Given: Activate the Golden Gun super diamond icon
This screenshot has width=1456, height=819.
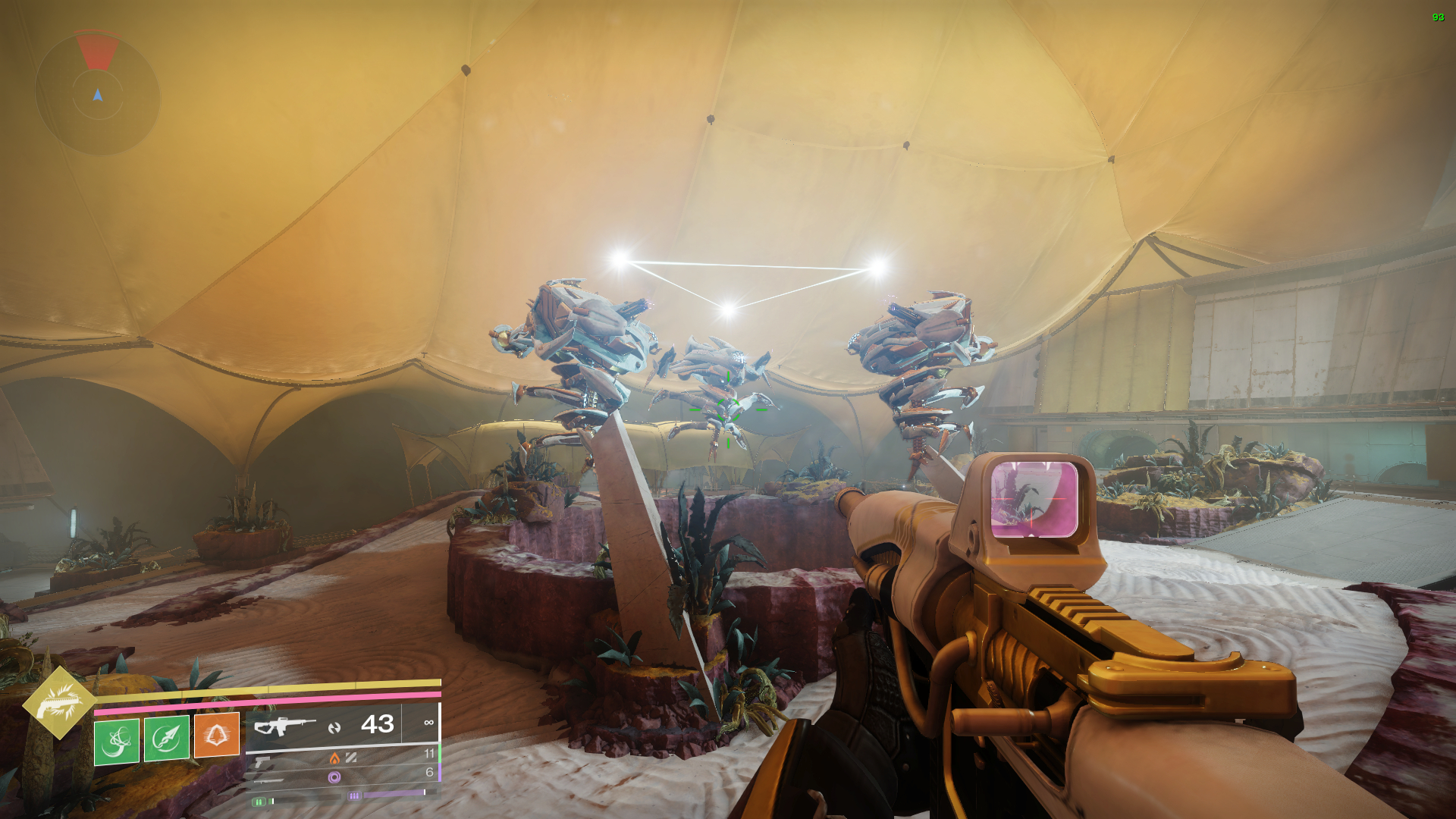Looking at the screenshot, I should 59,703.
